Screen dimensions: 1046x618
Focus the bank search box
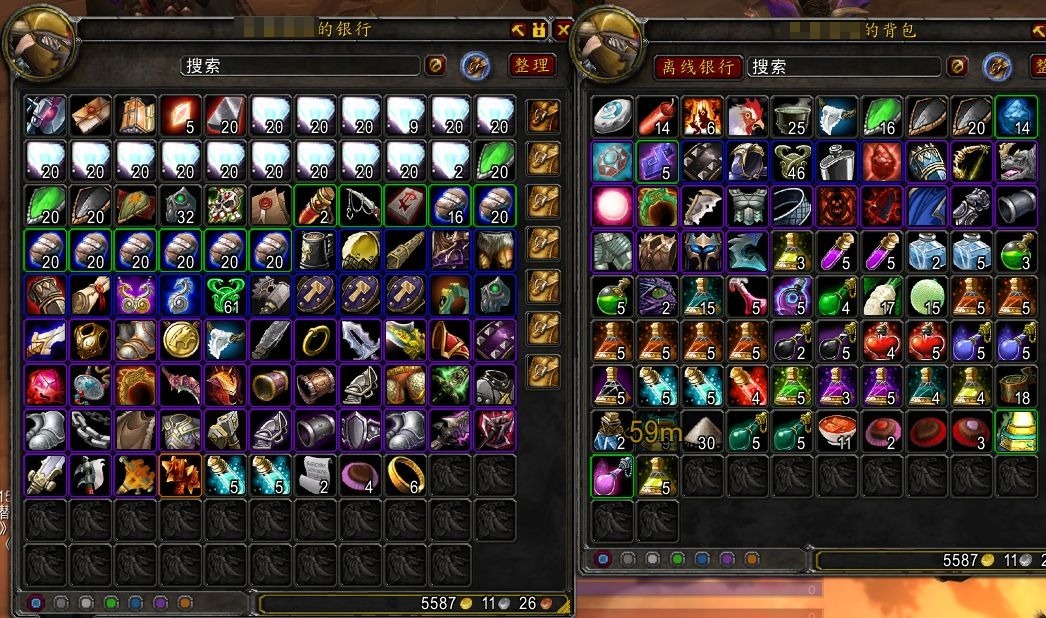coord(300,66)
